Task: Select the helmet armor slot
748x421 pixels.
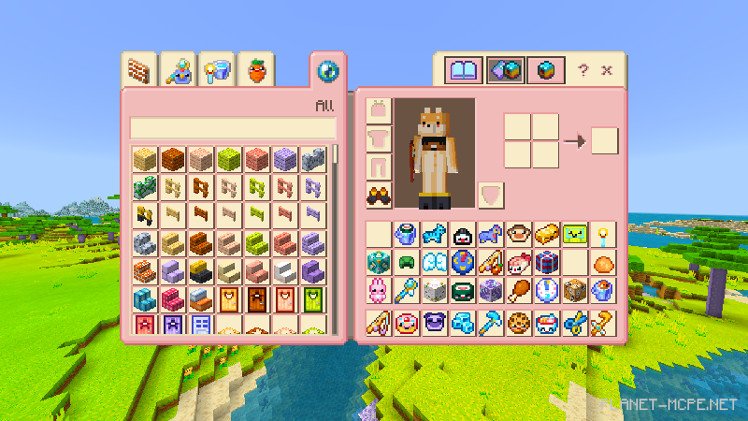Action: point(380,109)
